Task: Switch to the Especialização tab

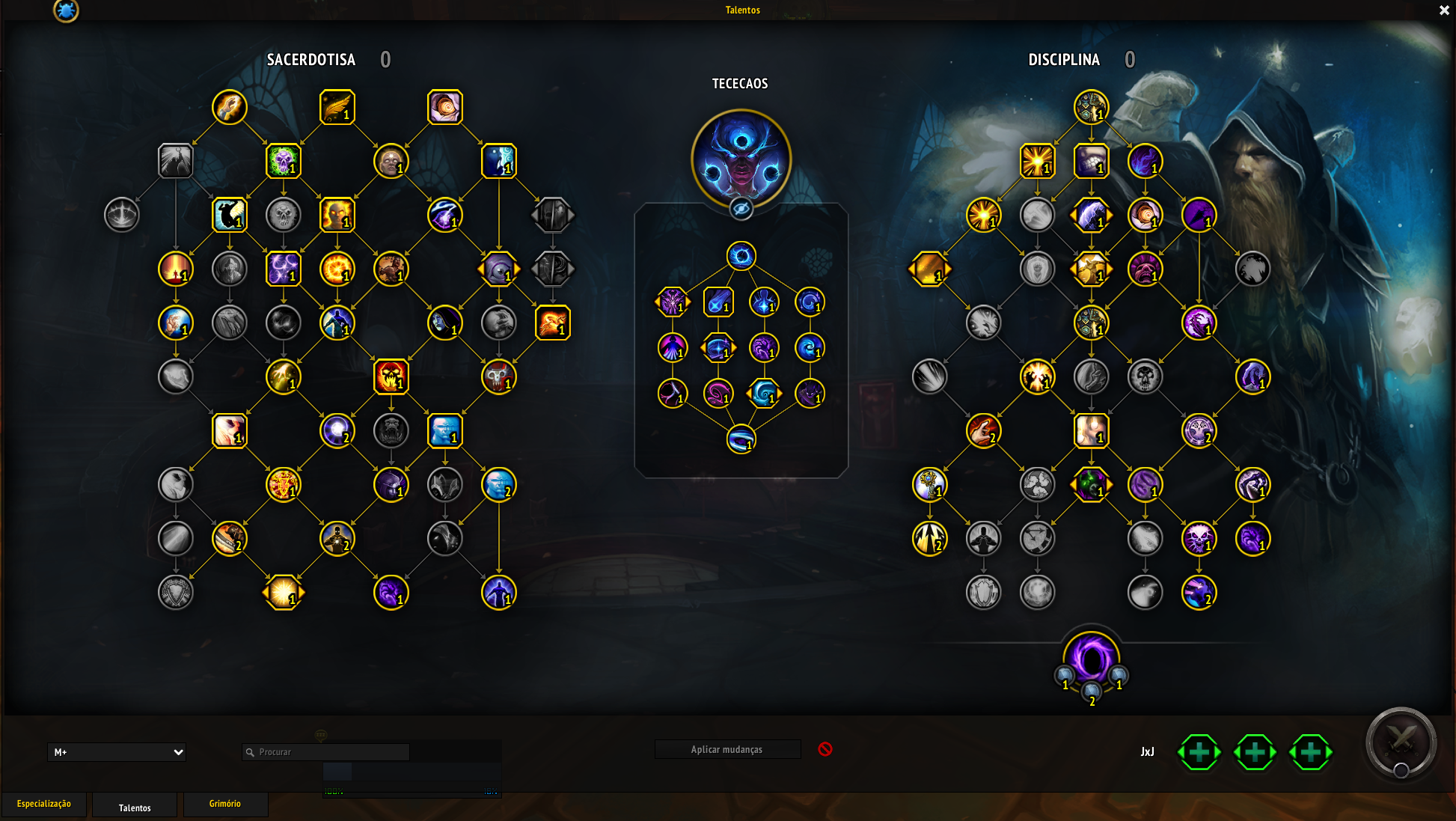Action: click(x=44, y=804)
